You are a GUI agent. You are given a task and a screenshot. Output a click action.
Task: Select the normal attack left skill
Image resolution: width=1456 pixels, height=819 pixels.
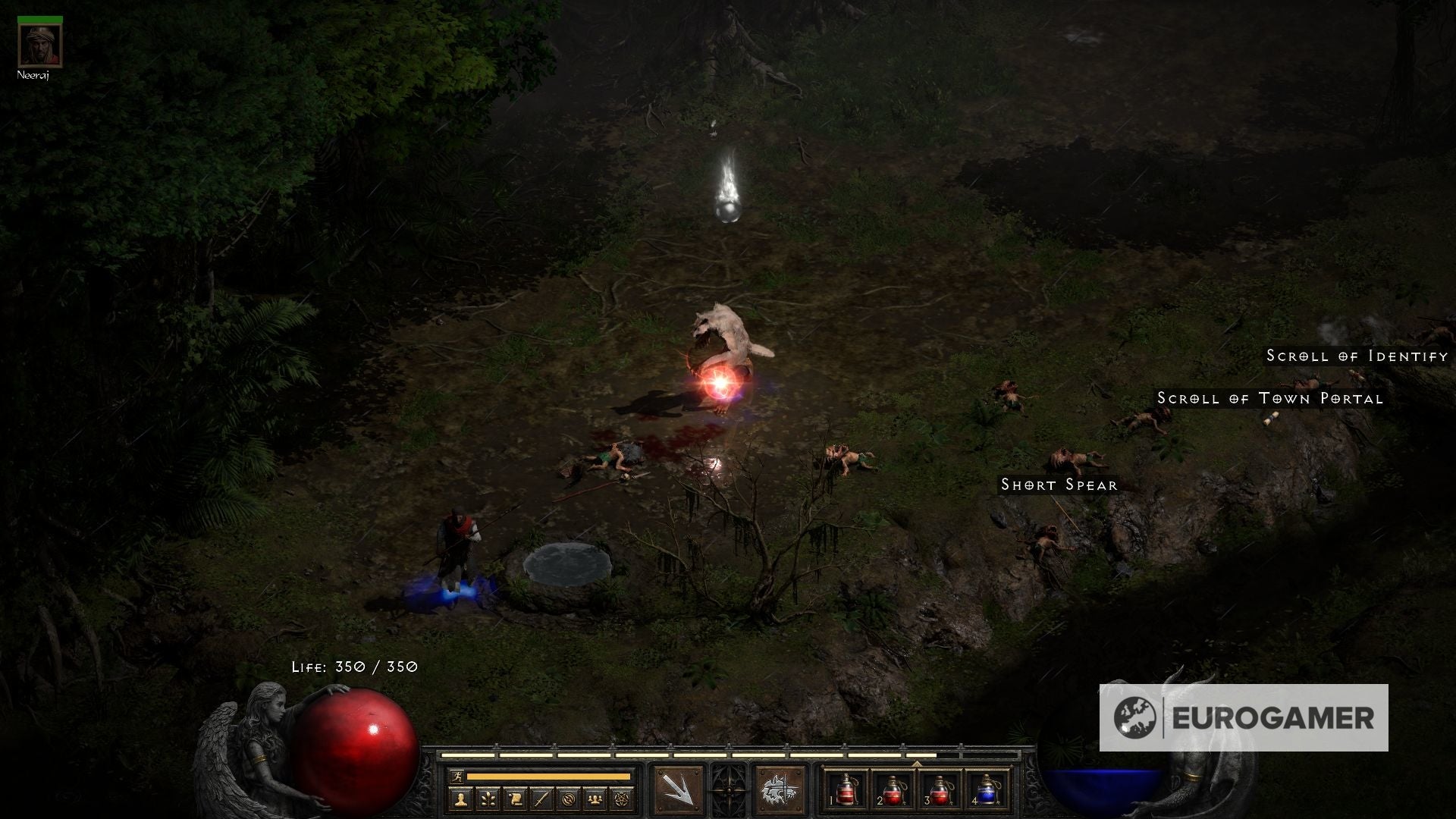(679, 789)
